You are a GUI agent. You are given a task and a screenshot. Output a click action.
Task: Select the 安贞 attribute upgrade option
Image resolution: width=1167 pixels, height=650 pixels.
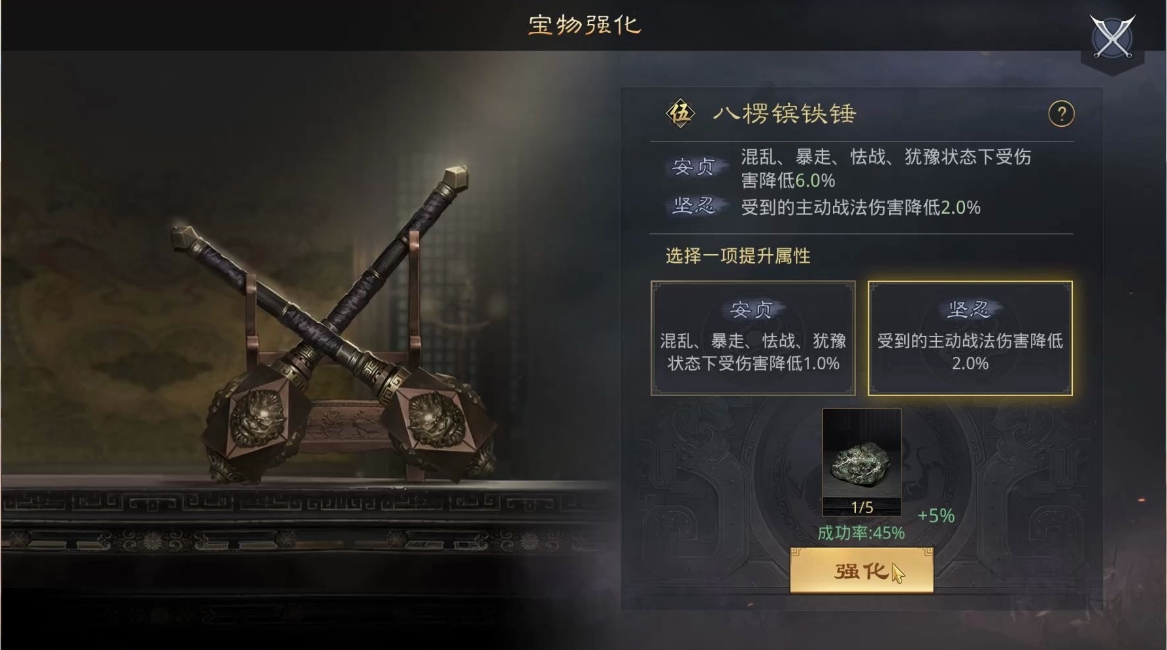[753, 338]
